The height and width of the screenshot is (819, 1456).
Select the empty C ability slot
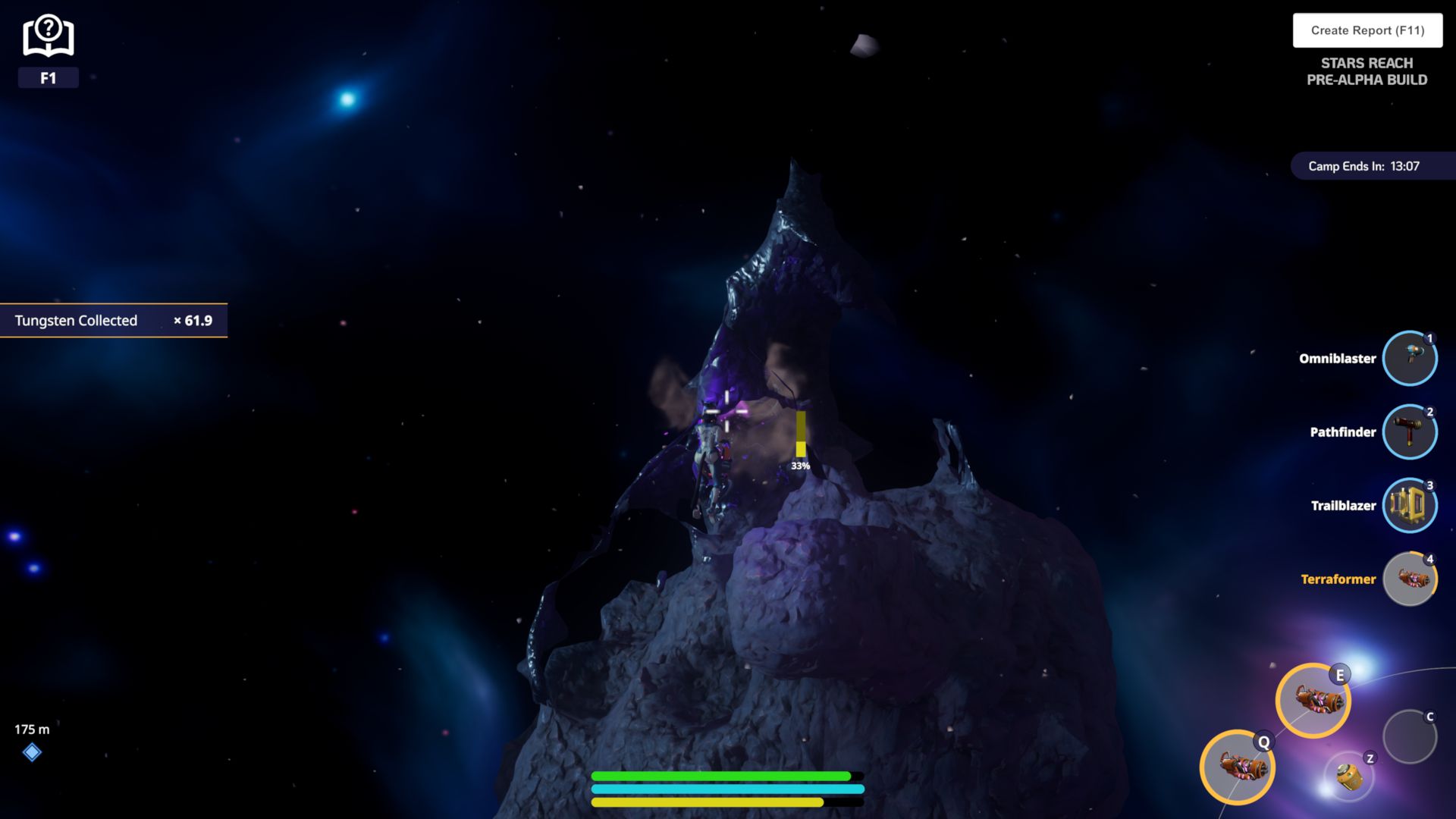tap(1409, 736)
